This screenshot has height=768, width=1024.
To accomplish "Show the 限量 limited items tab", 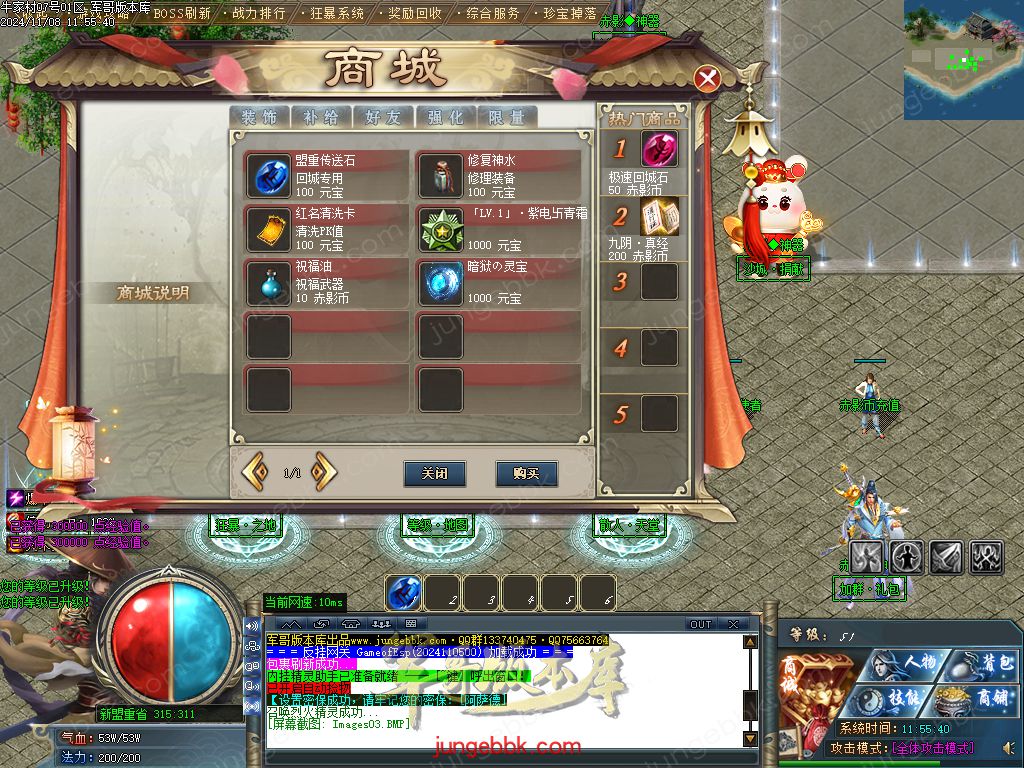I will (507, 117).
